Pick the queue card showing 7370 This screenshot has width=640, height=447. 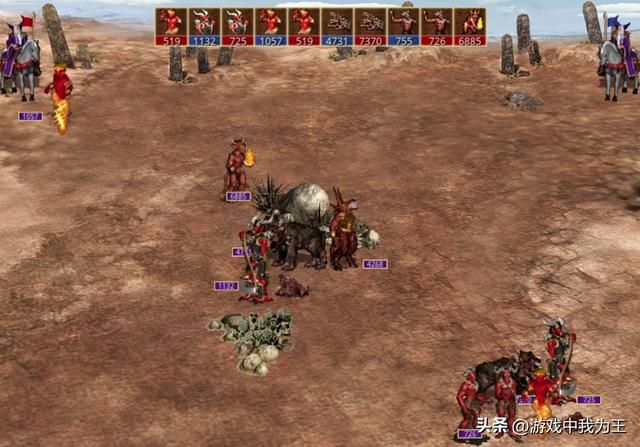click(x=370, y=26)
